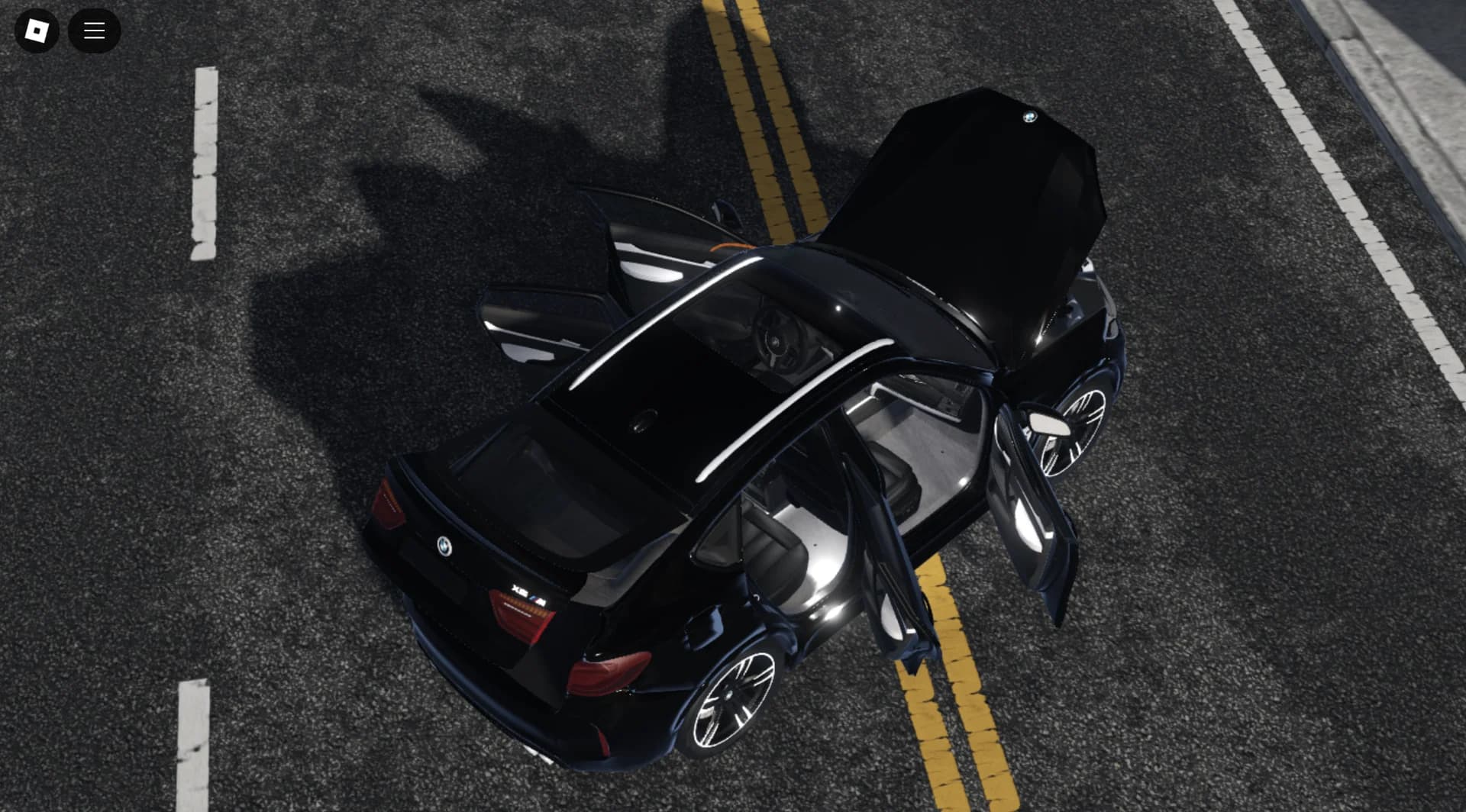Open the hamburger menu button
Viewport: 1466px width, 812px height.
(94, 31)
